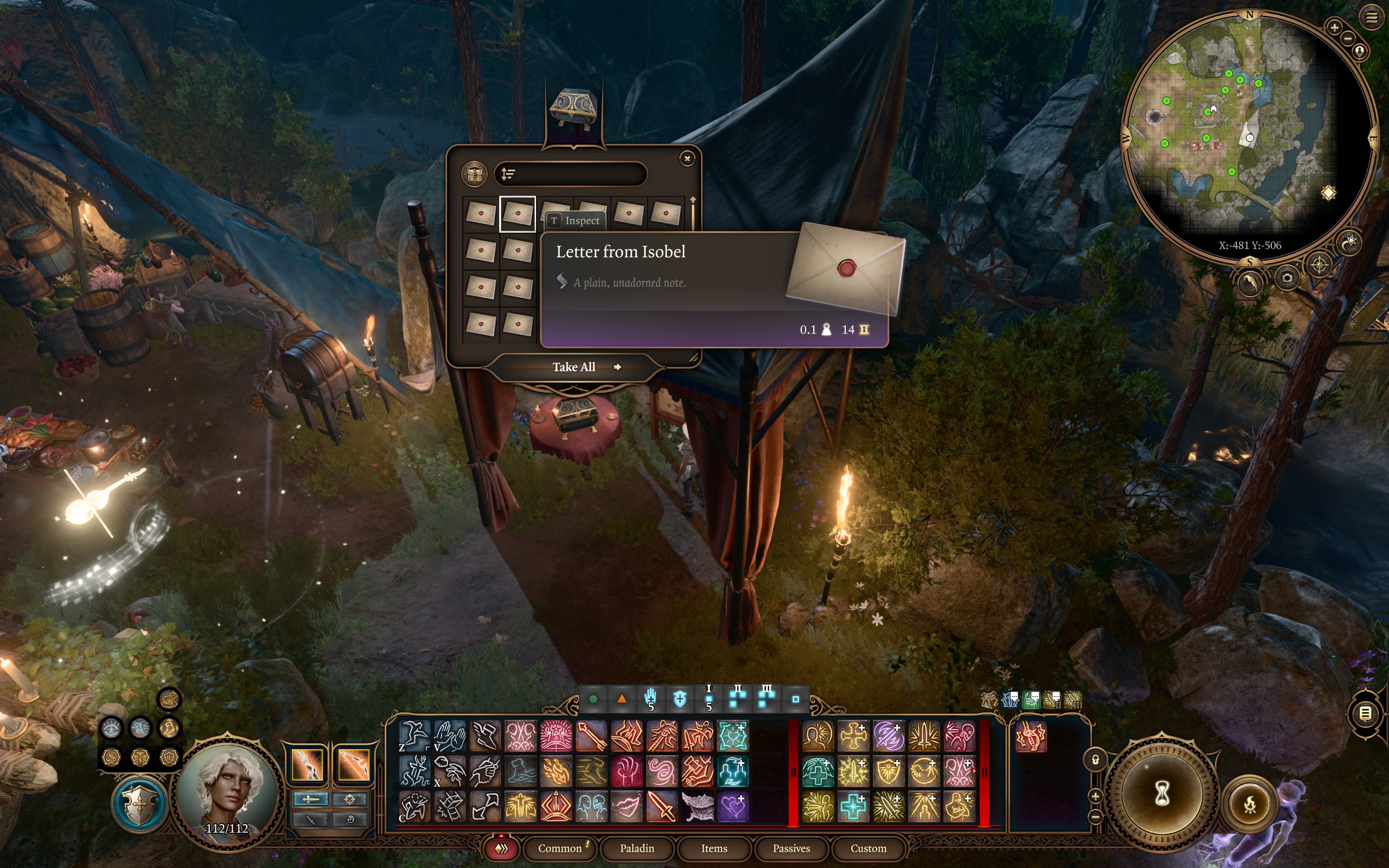Viewport: 1389px width, 868px height.
Task: Switch to the Common hotbar tab
Action: (x=559, y=848)
